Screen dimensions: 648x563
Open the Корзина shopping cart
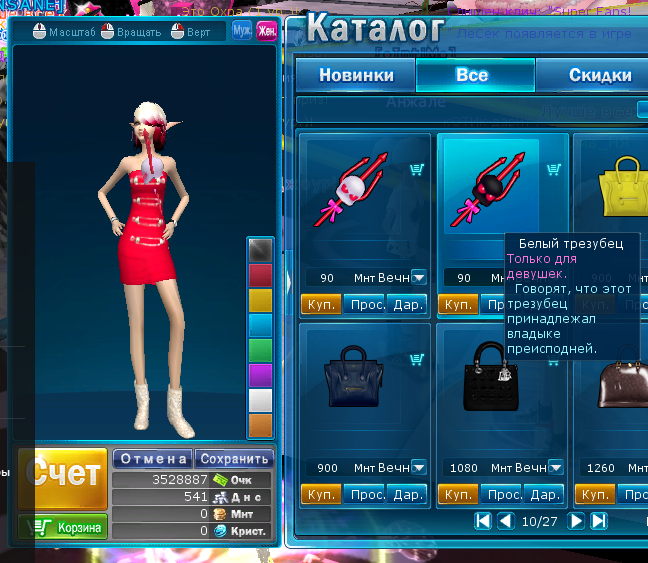click(62, 527)
